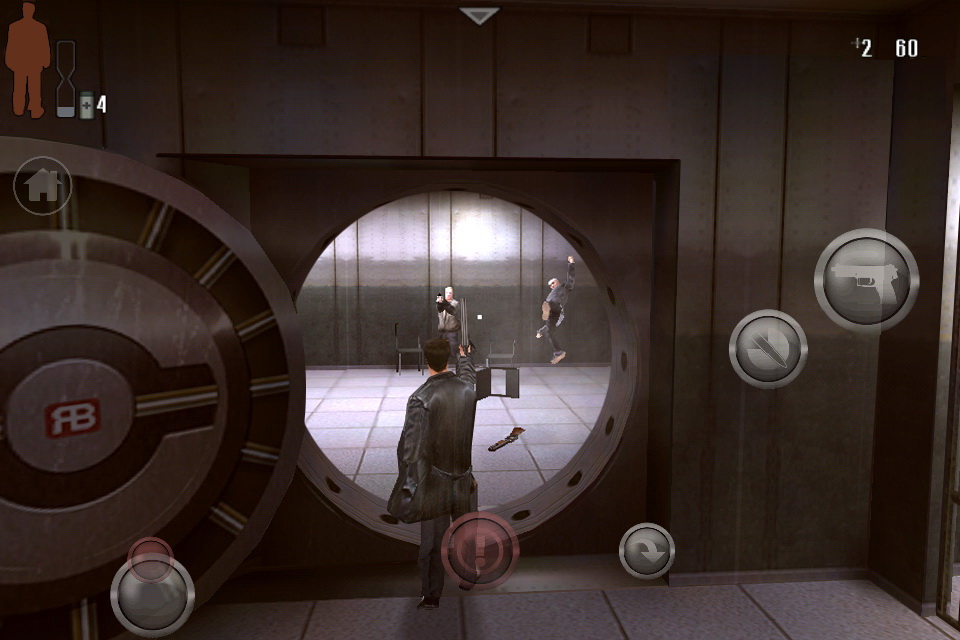
Task: Activate the bullet icon button
Action: [x=768, y=348]
